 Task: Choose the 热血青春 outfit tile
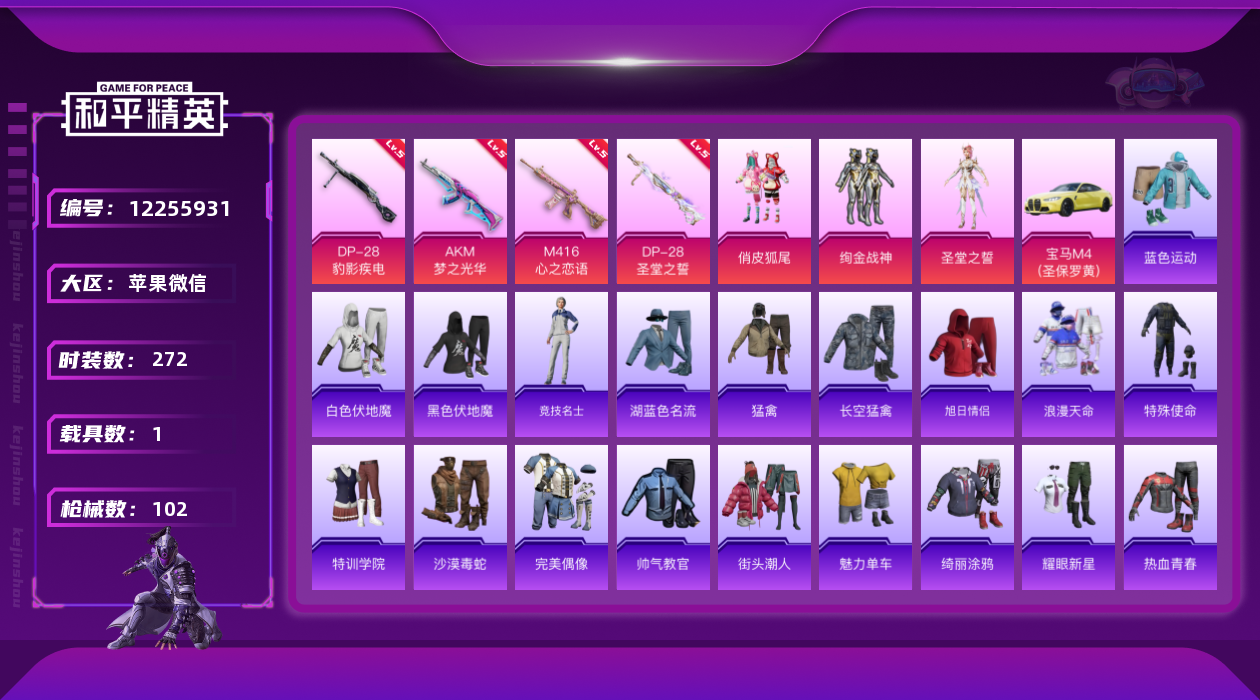[x=1170, y=517]
